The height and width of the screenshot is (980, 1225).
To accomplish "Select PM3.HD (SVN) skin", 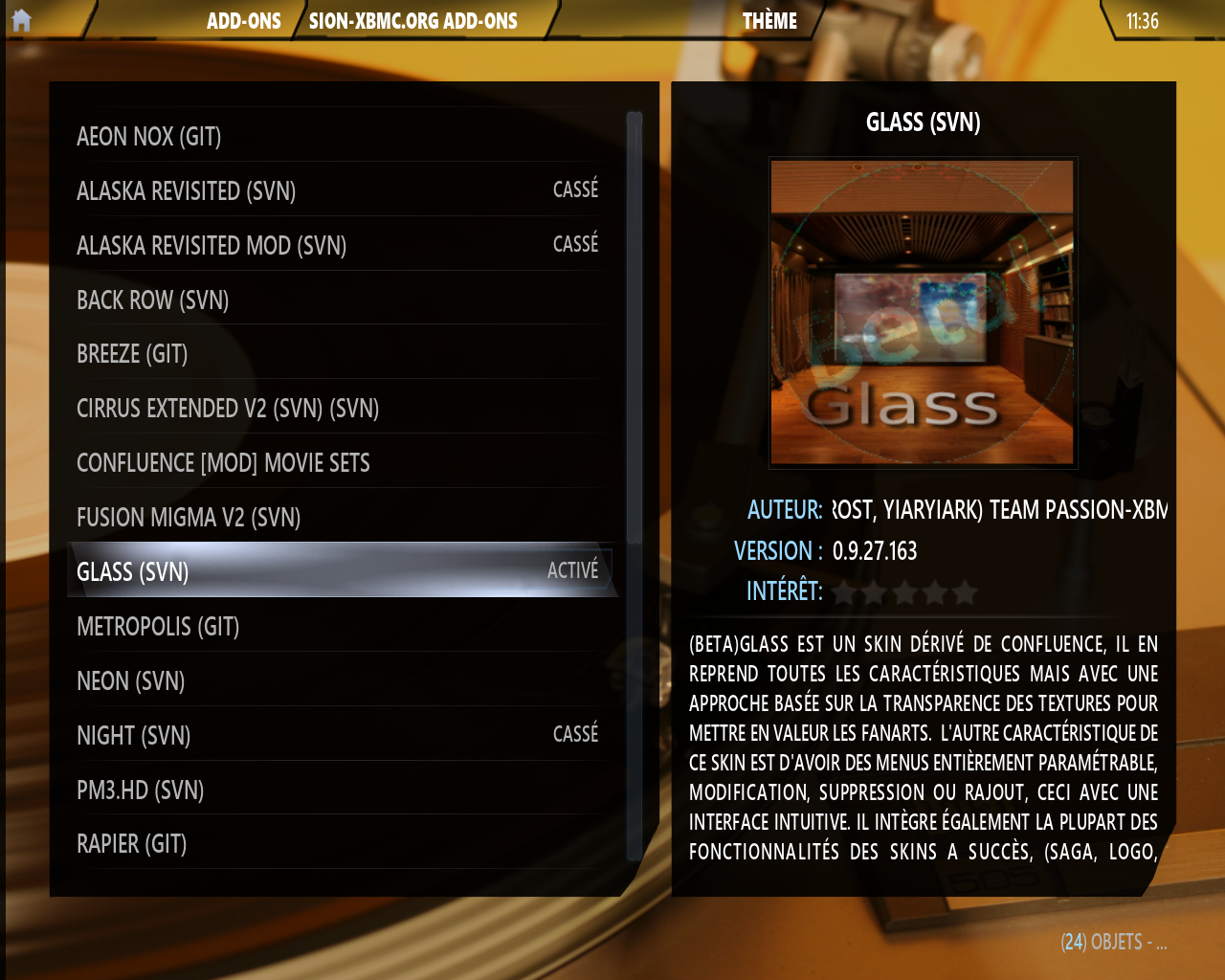I will coord(141,791).
